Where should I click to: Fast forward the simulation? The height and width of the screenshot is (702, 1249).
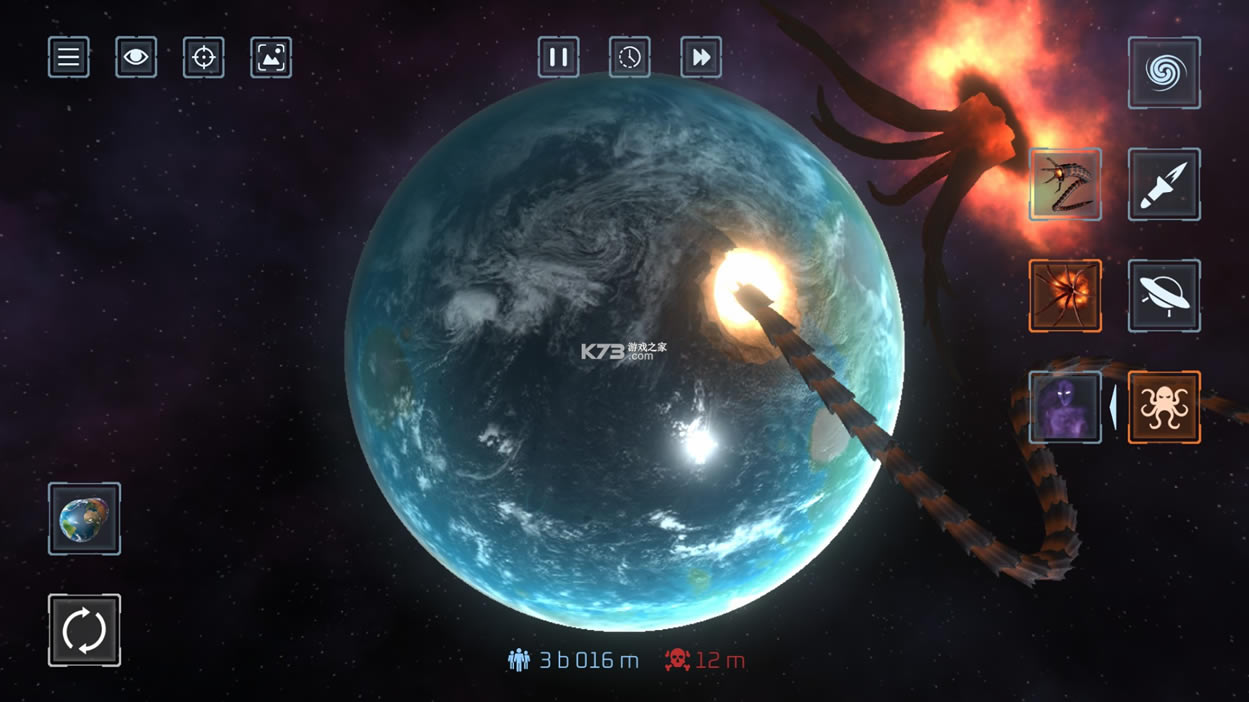coord(701,57)
